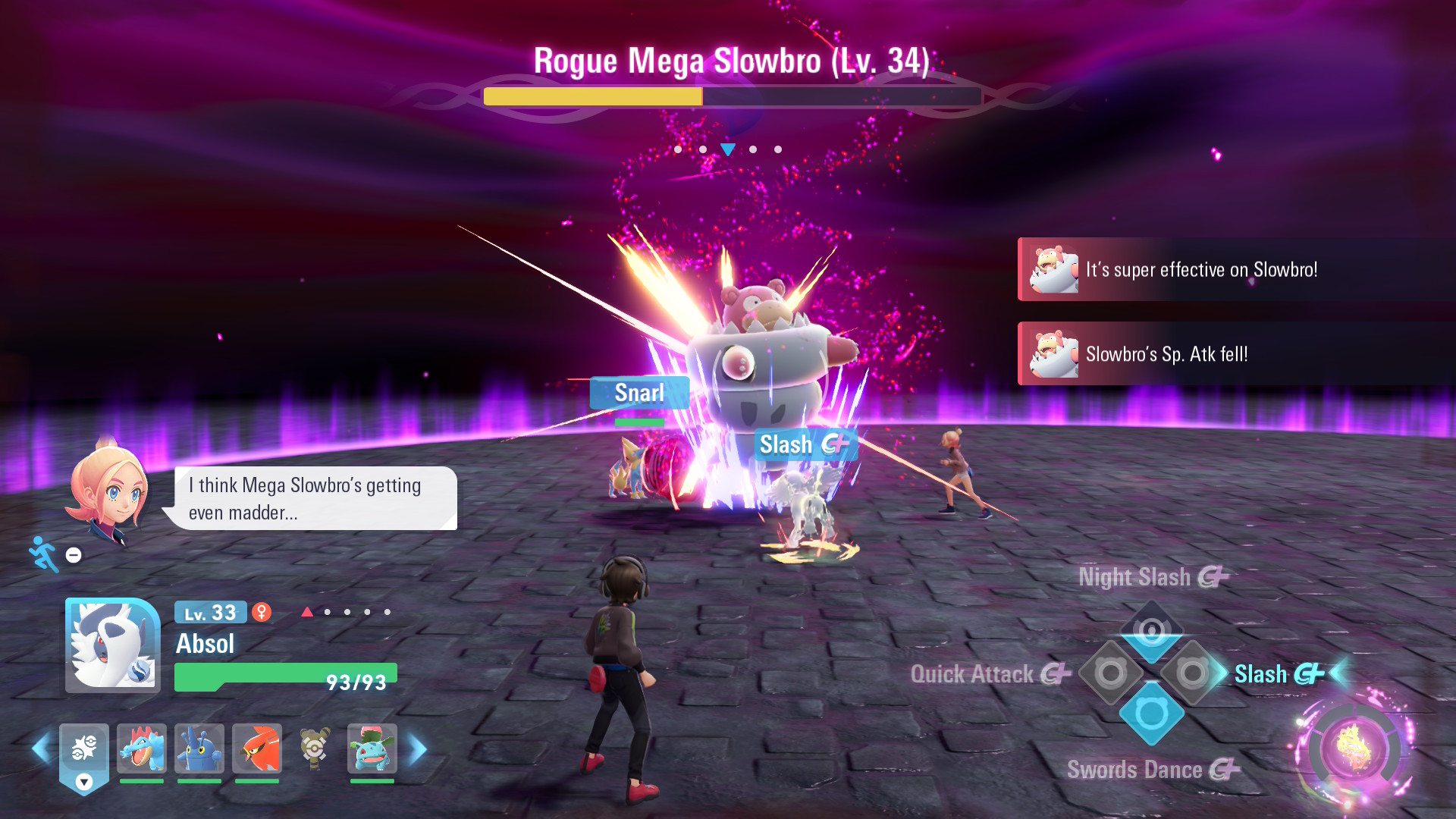
Task: Click the right arrow of the party bar
Action: point(418,749)
